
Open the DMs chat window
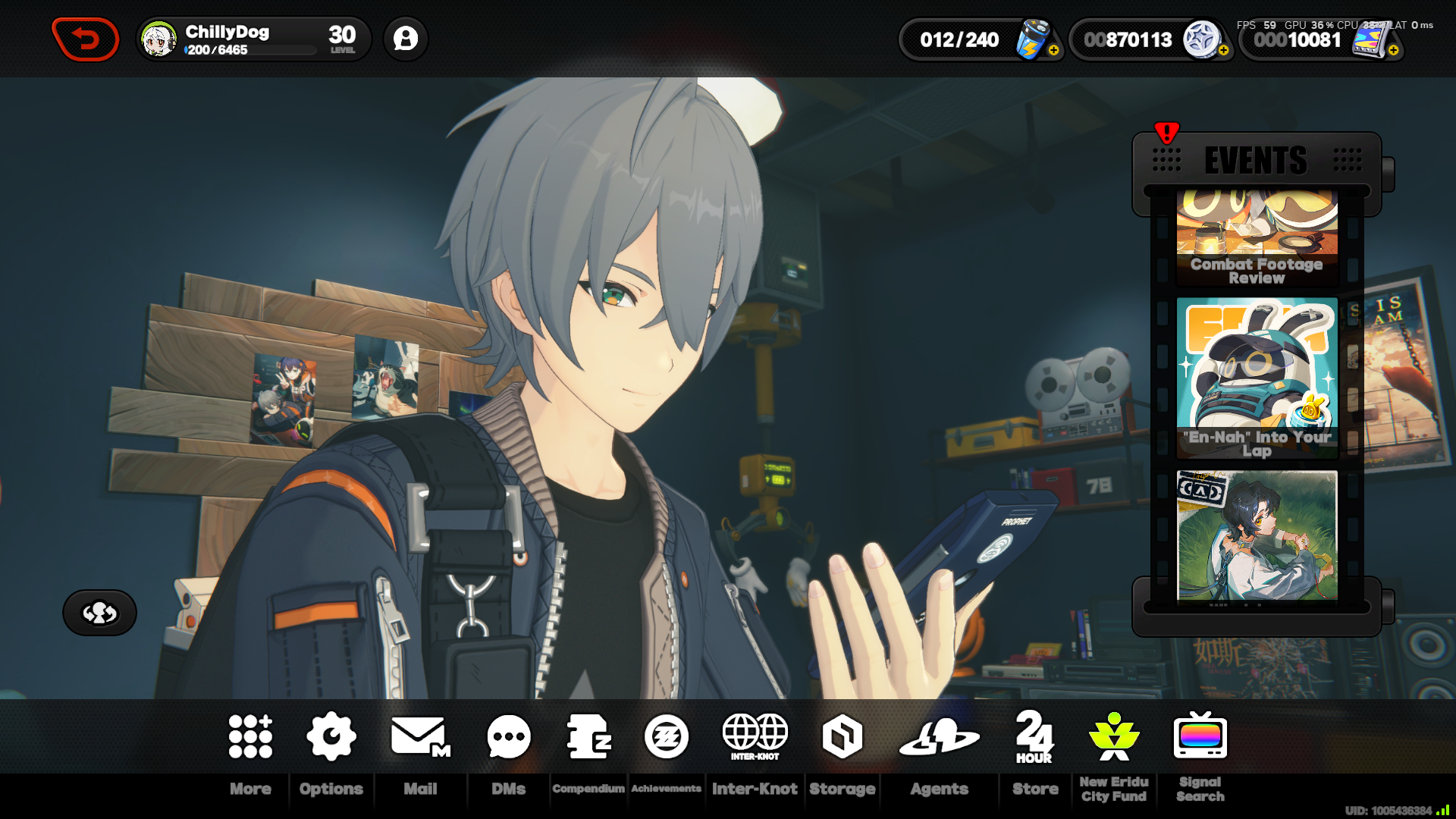tap(507, 734)
